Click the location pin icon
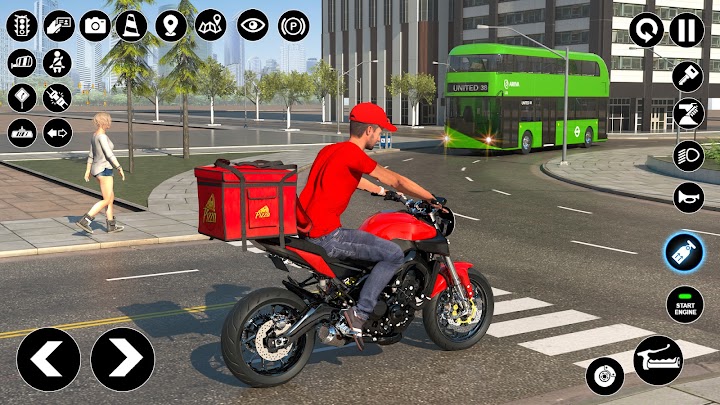 (x=171, y=25)
